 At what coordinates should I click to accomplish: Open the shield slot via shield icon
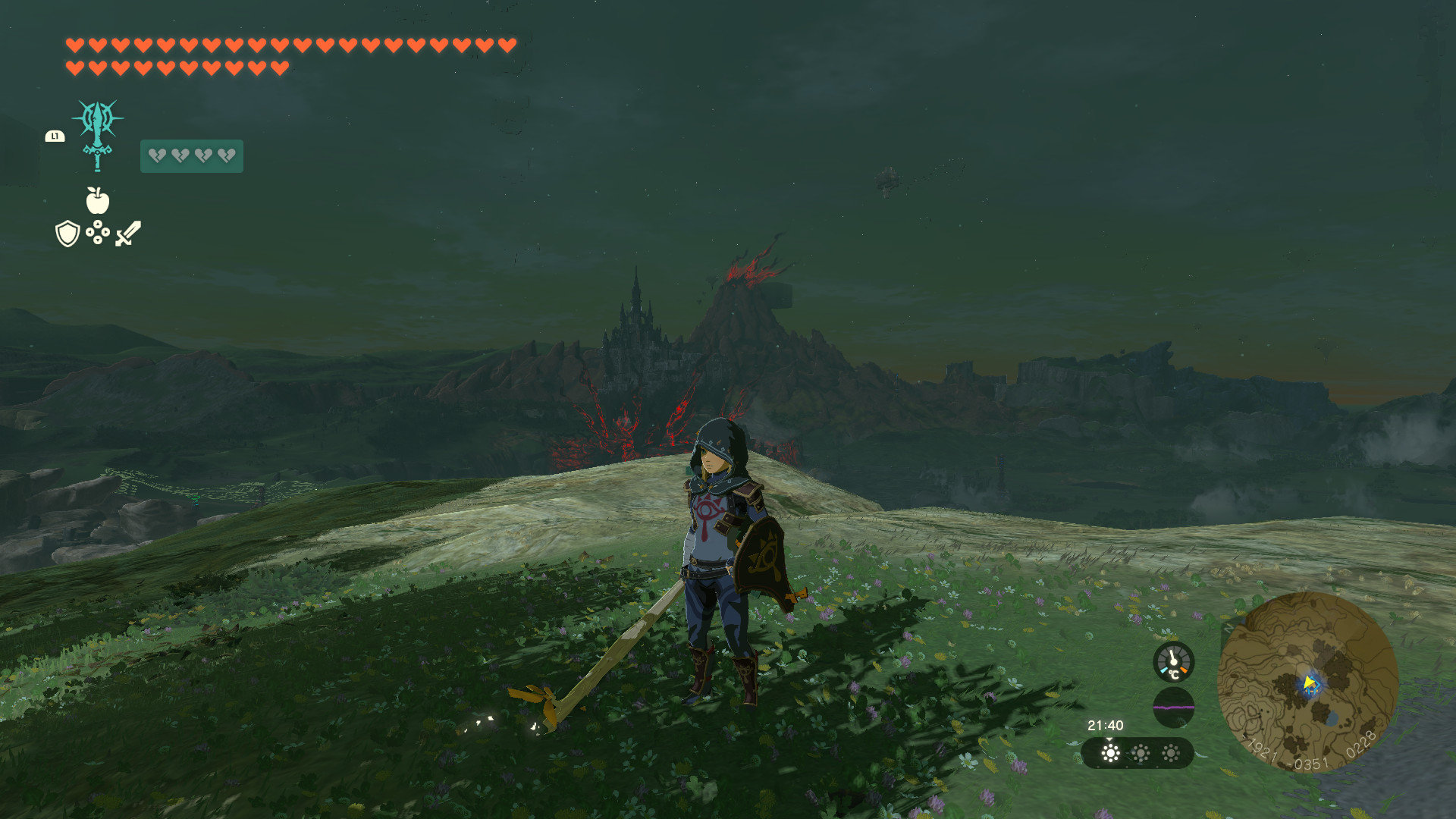click(67, 234)
